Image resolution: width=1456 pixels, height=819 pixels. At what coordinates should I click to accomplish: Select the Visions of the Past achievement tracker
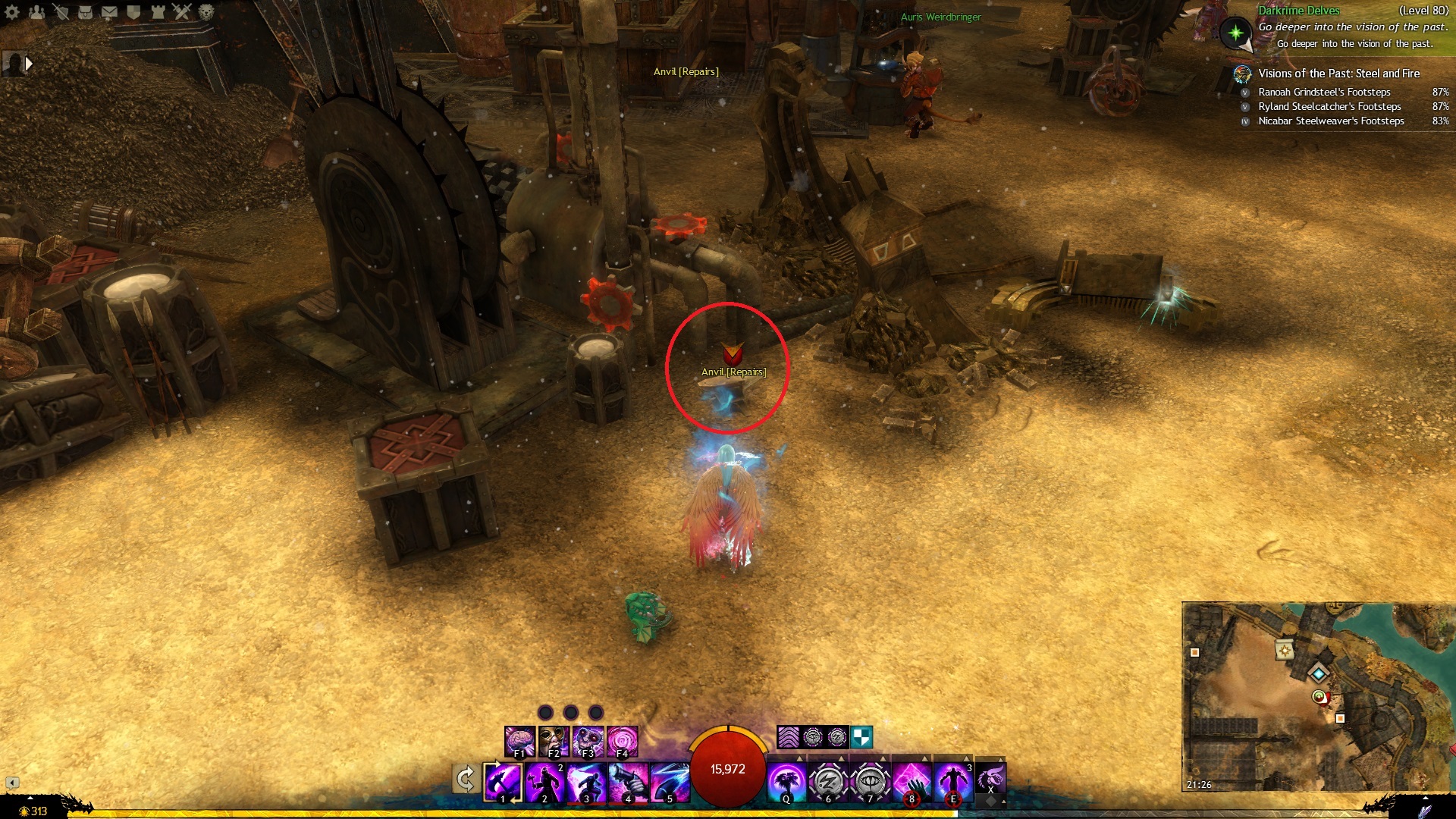1338,74
